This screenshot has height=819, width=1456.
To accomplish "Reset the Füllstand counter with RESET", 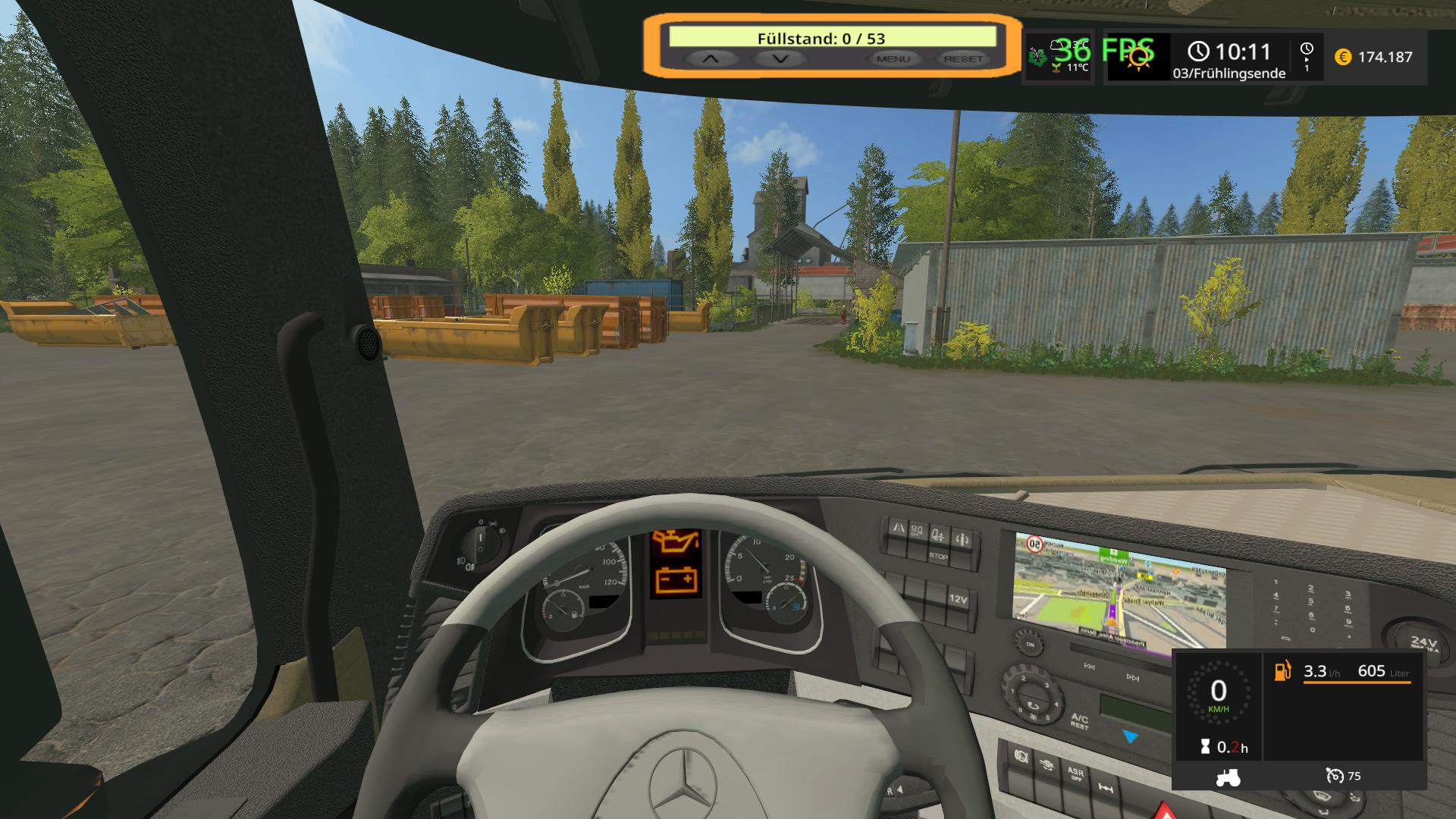I will pyautogui.click(x=963, y=58).
